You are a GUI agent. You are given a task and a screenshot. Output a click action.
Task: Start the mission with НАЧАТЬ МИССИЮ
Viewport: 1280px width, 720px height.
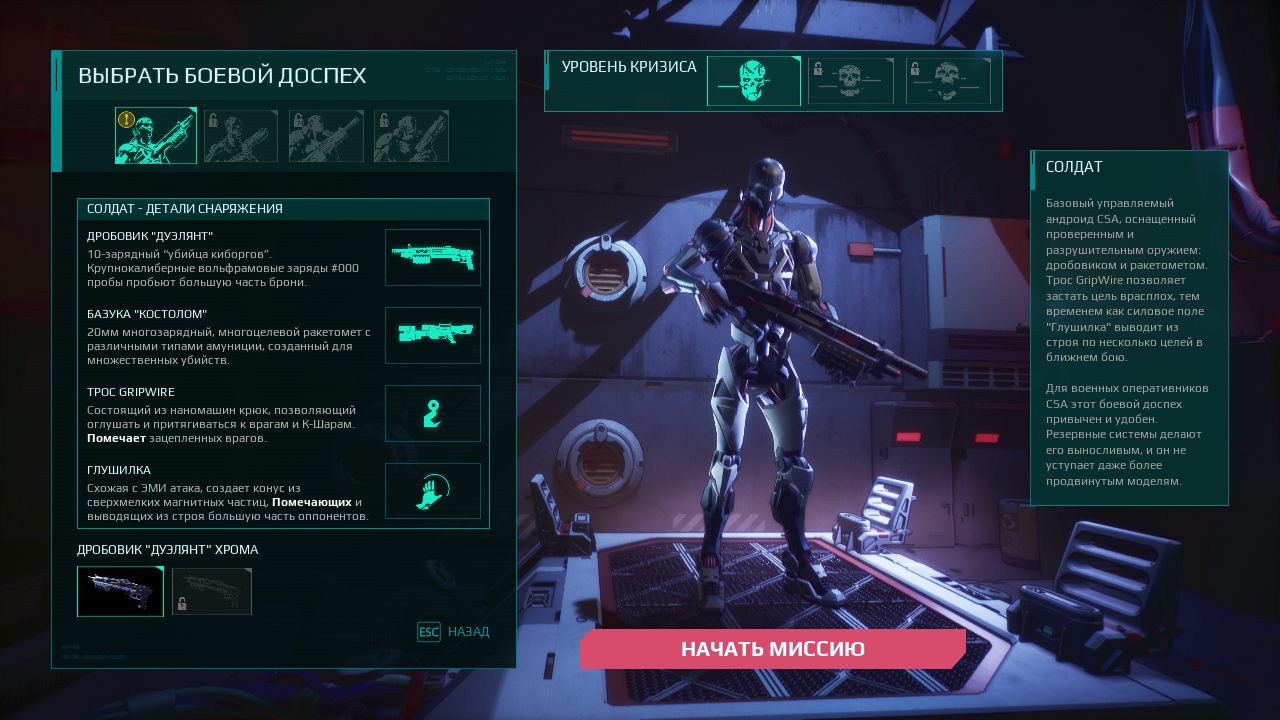[x=772, y=649]
